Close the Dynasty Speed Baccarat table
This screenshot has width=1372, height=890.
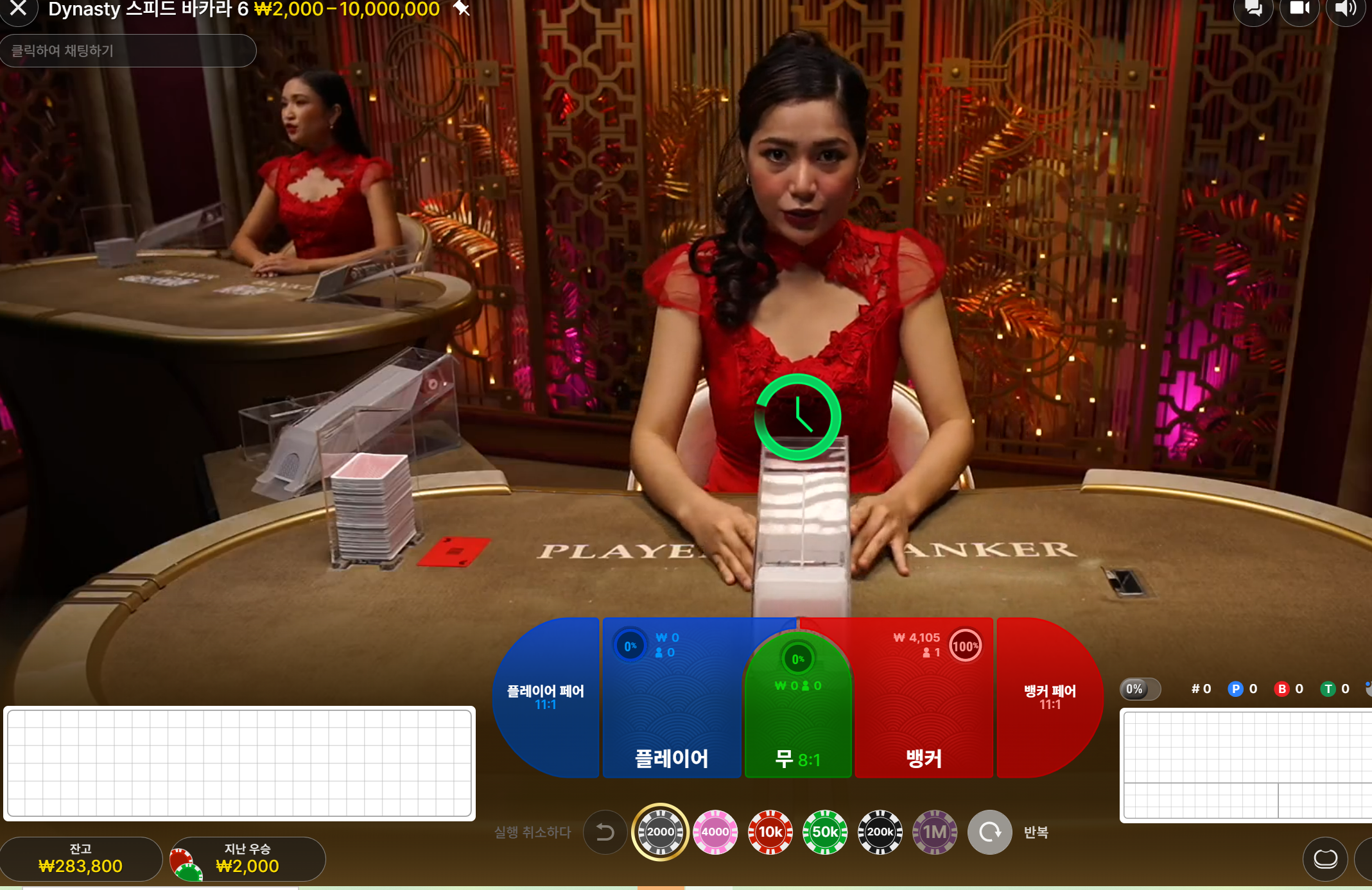coord(18,8)
